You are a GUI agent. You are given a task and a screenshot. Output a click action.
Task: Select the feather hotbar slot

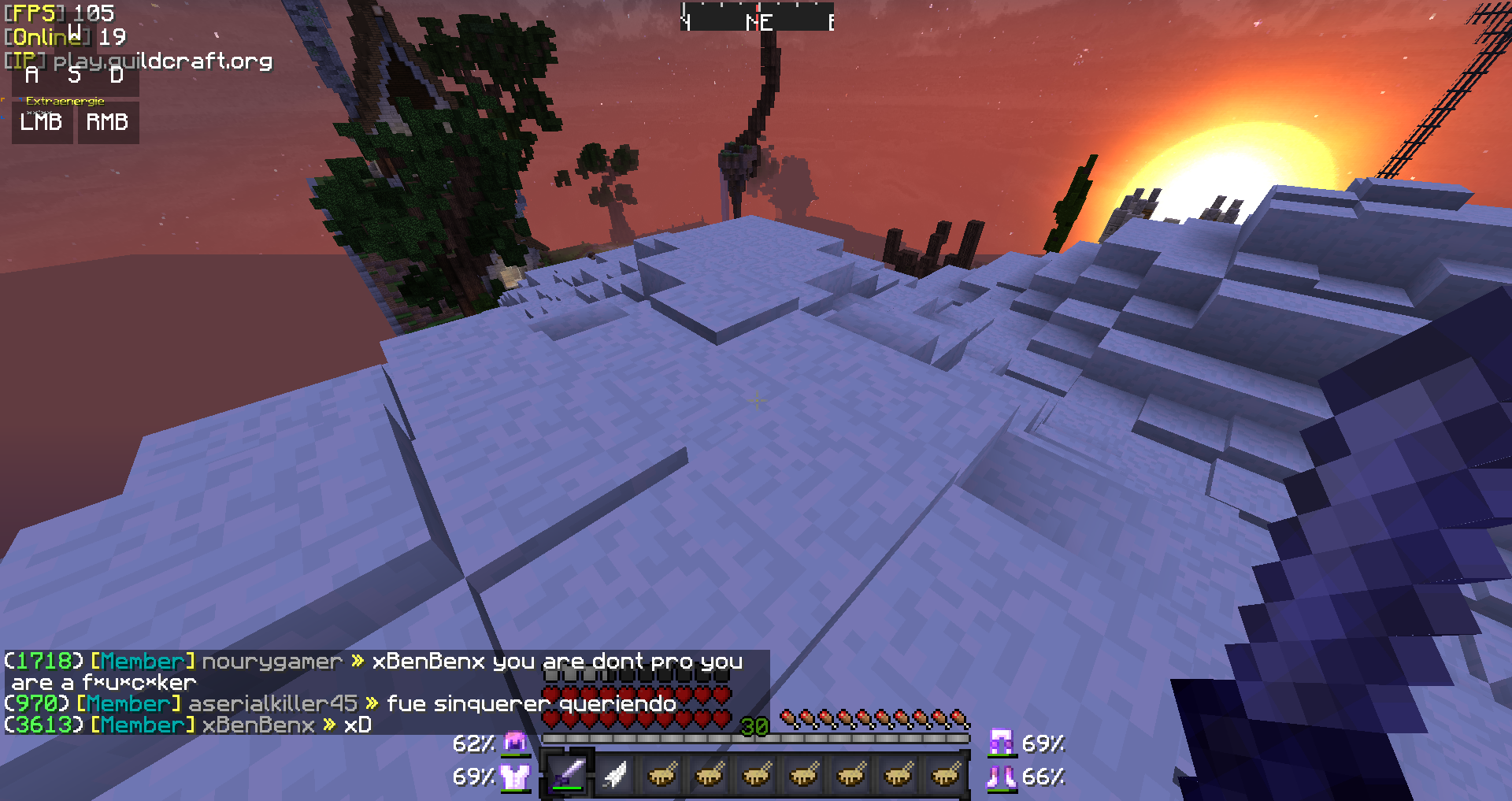tap(615, 775)
